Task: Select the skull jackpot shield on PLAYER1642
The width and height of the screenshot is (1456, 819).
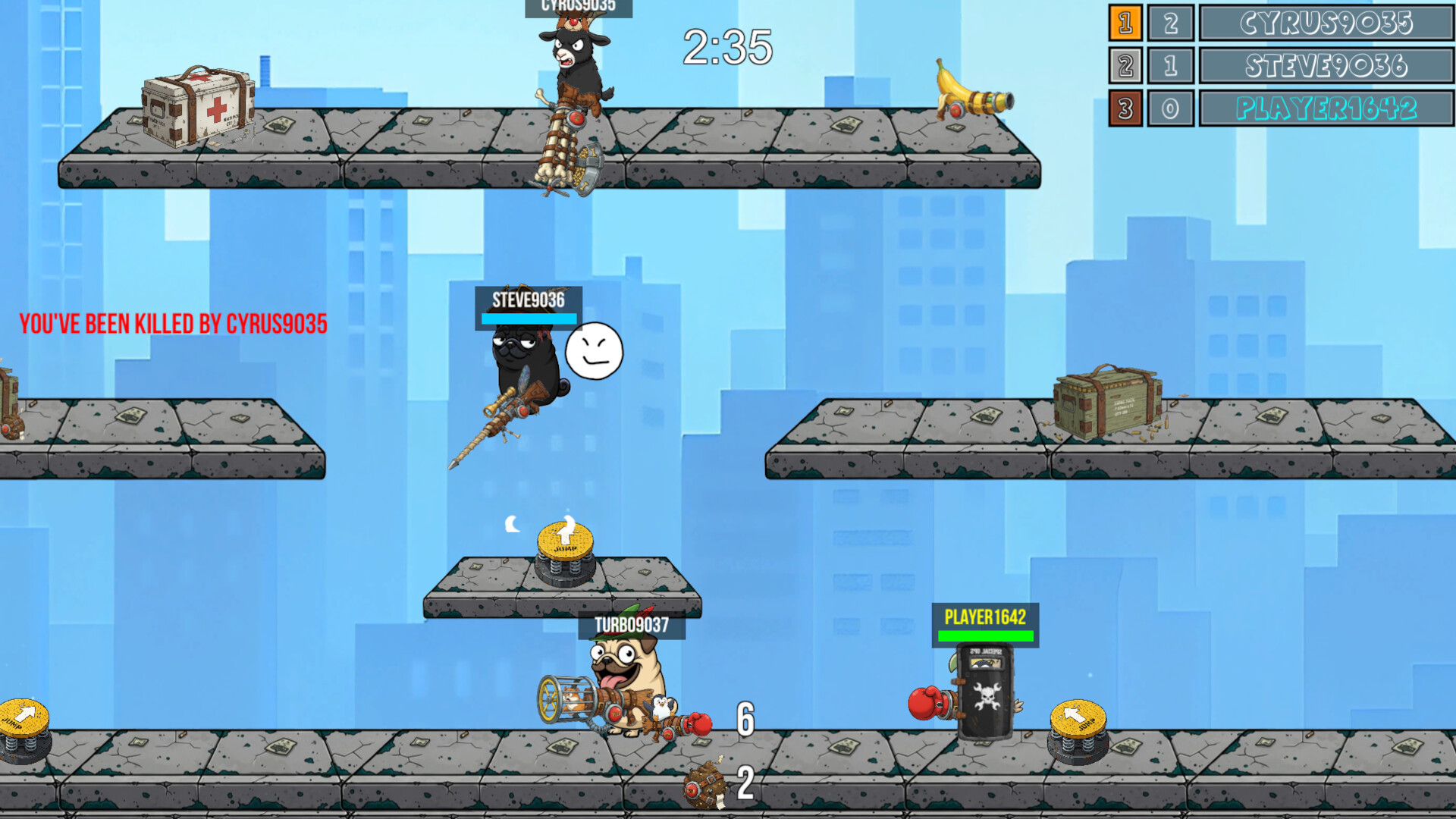Action: 986,690
